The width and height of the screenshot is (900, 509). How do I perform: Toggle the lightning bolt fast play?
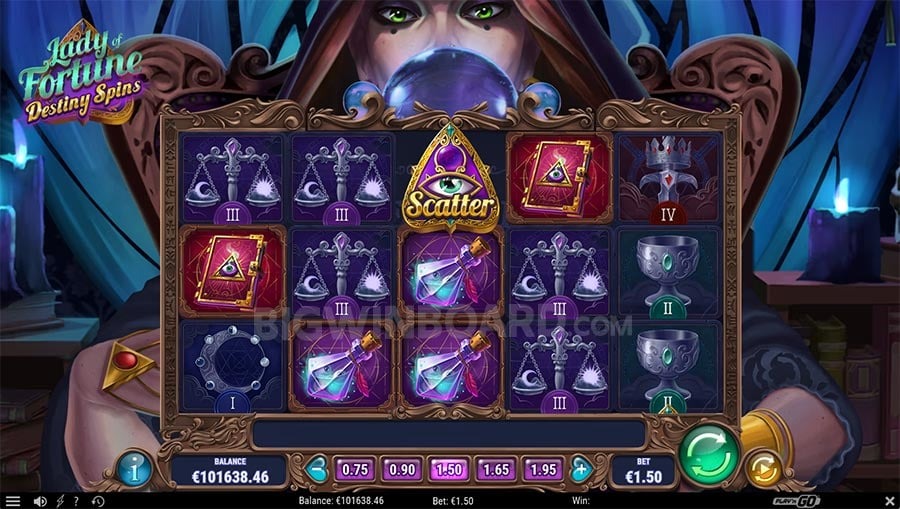coord(60,500)
